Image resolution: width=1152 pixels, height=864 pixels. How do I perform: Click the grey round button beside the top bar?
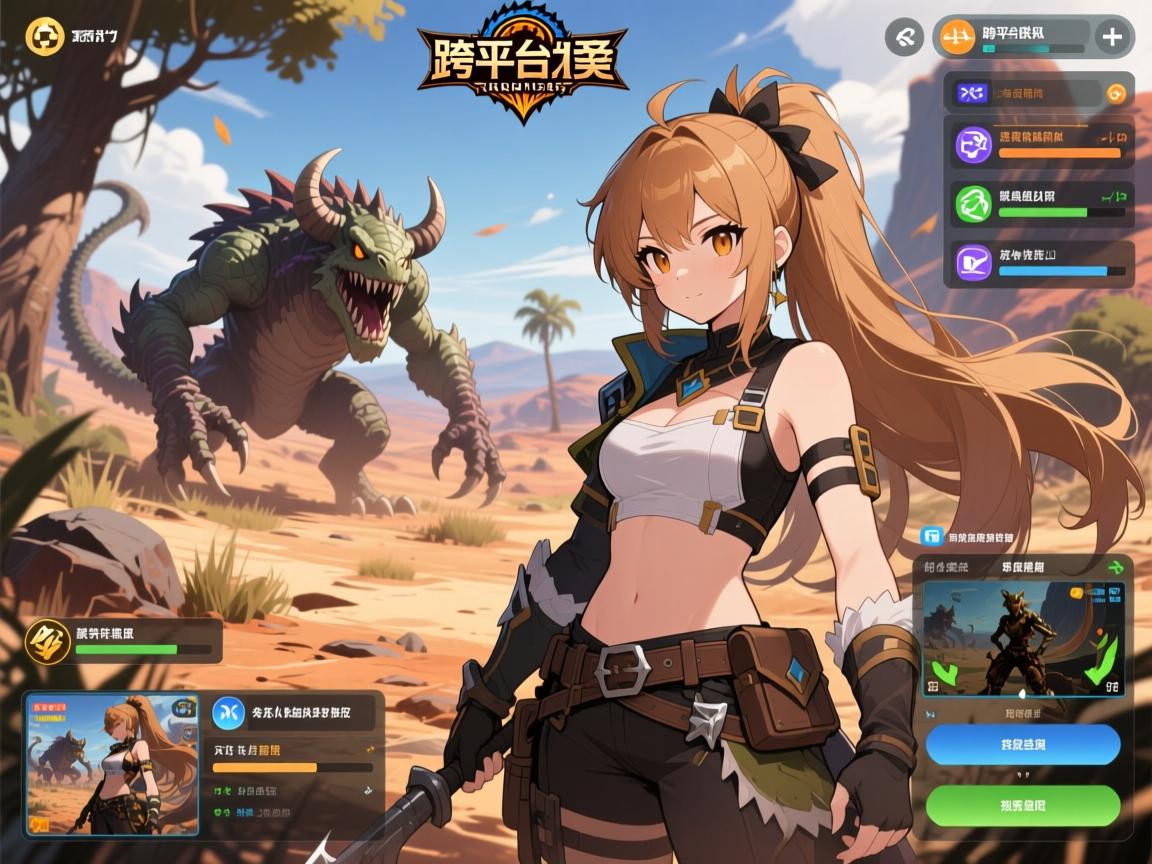point(904,37)
